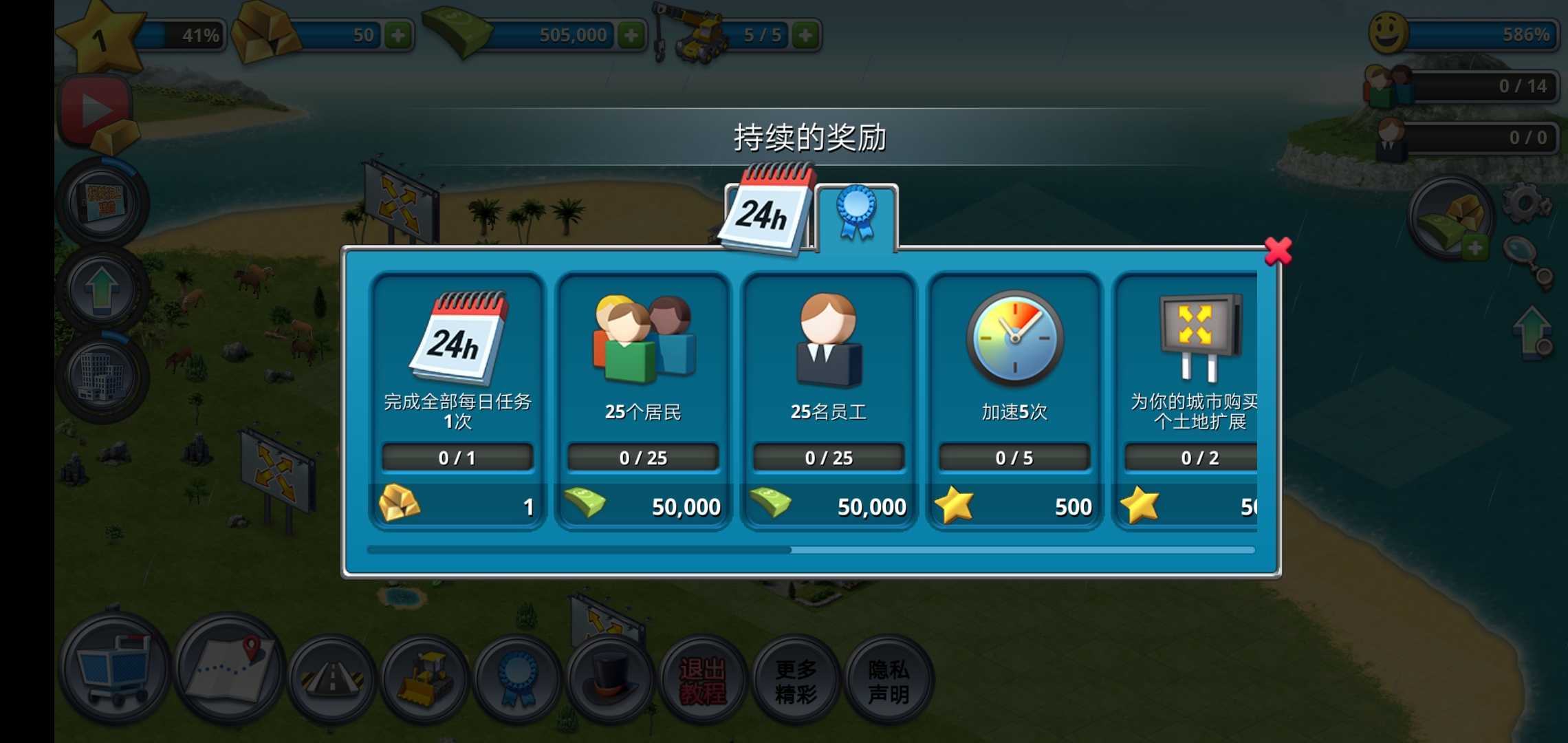Viewport: 1568px width, 743px height.
Task: Open the achievements ribbon icon
Action: [516, 678]
